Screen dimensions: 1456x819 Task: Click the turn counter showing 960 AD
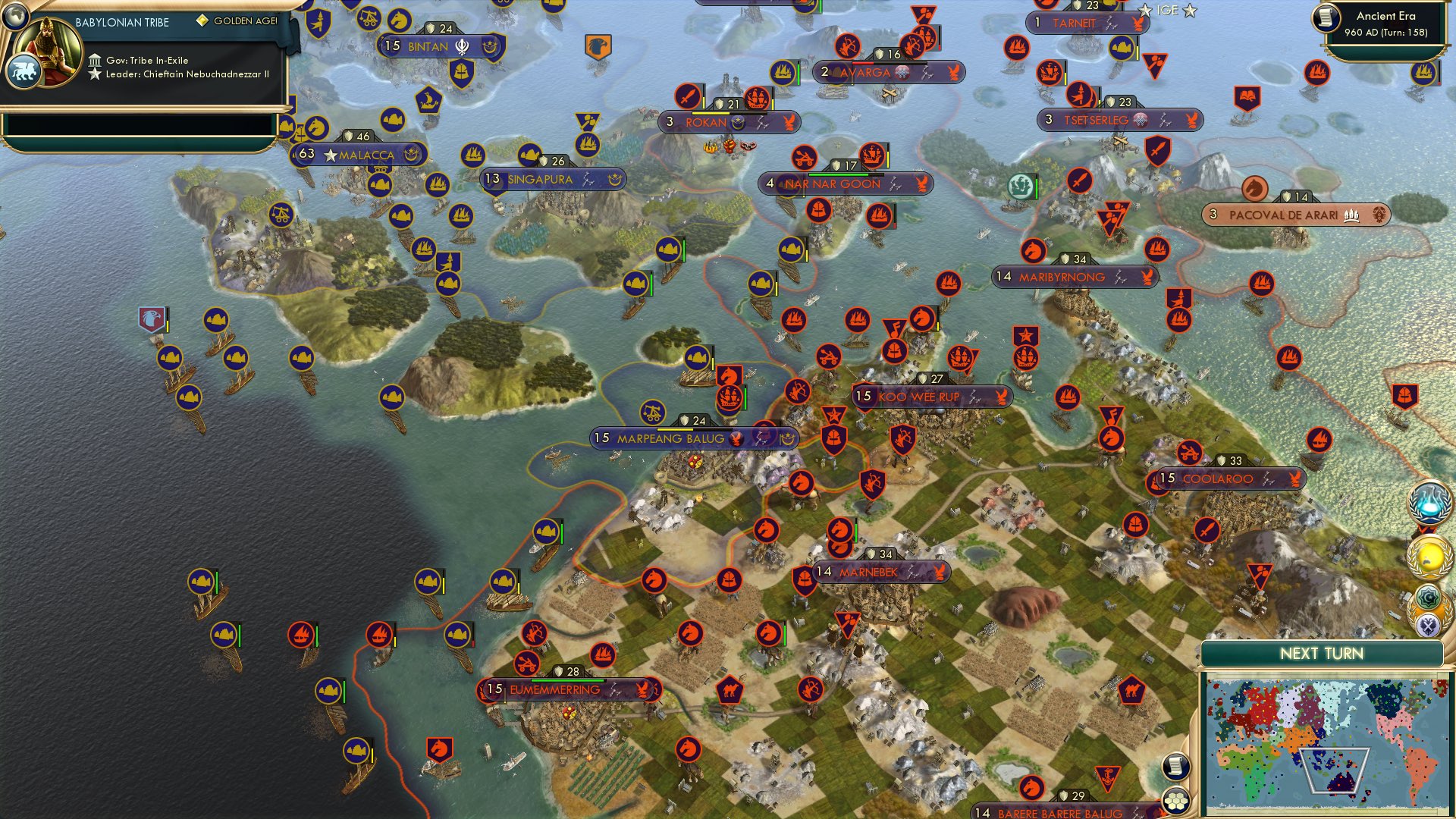click(1388, 30)
